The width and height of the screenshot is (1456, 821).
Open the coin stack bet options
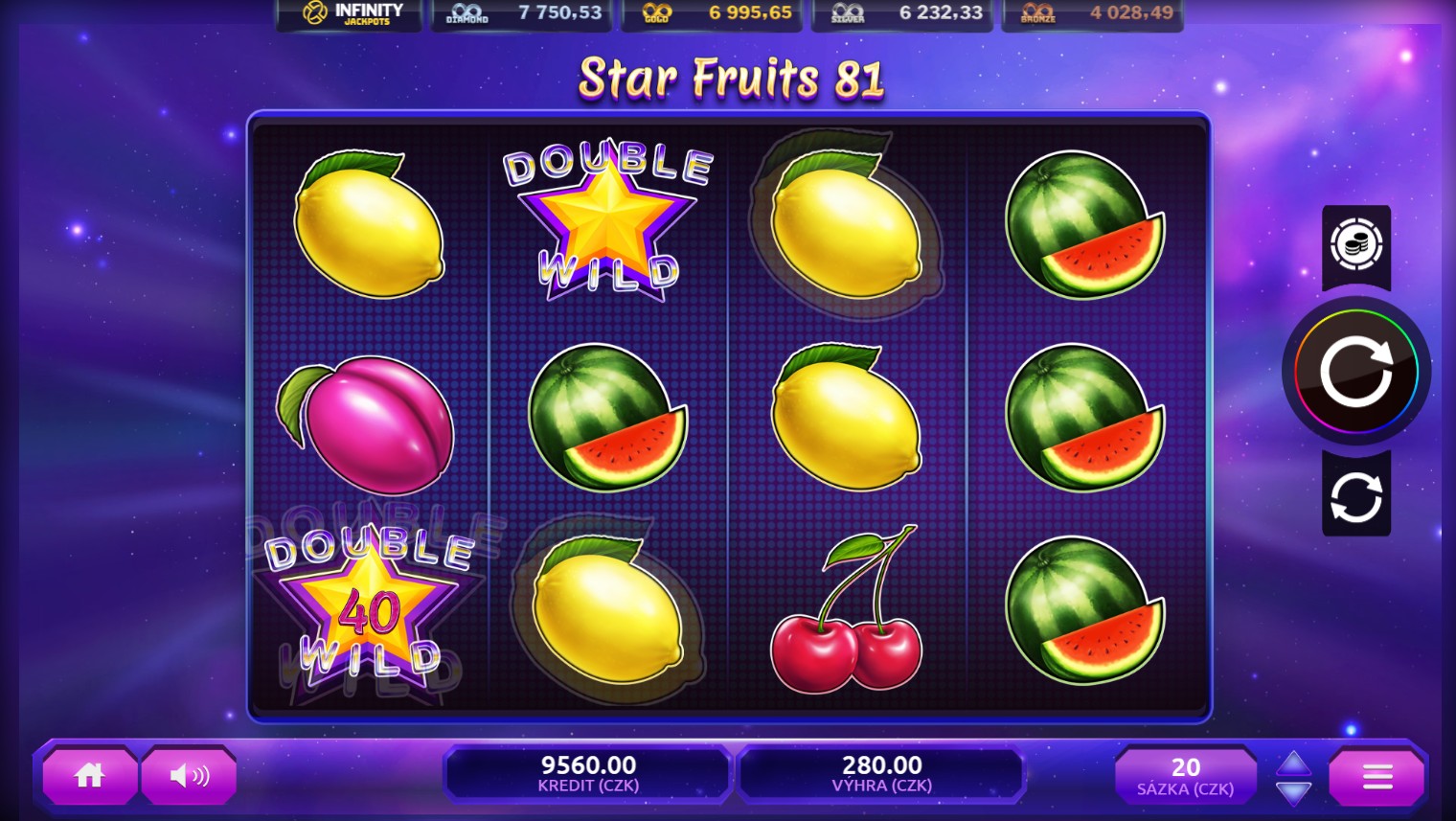1356,245
